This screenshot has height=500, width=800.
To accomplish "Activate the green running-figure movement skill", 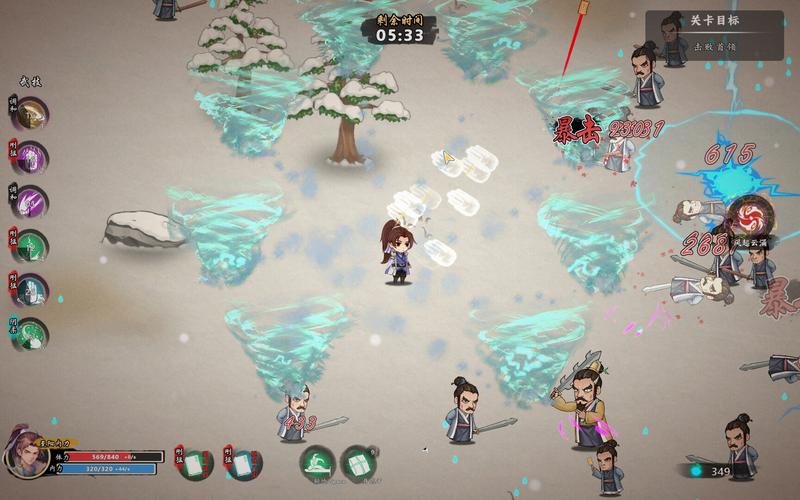I will [x=318, y=463].
